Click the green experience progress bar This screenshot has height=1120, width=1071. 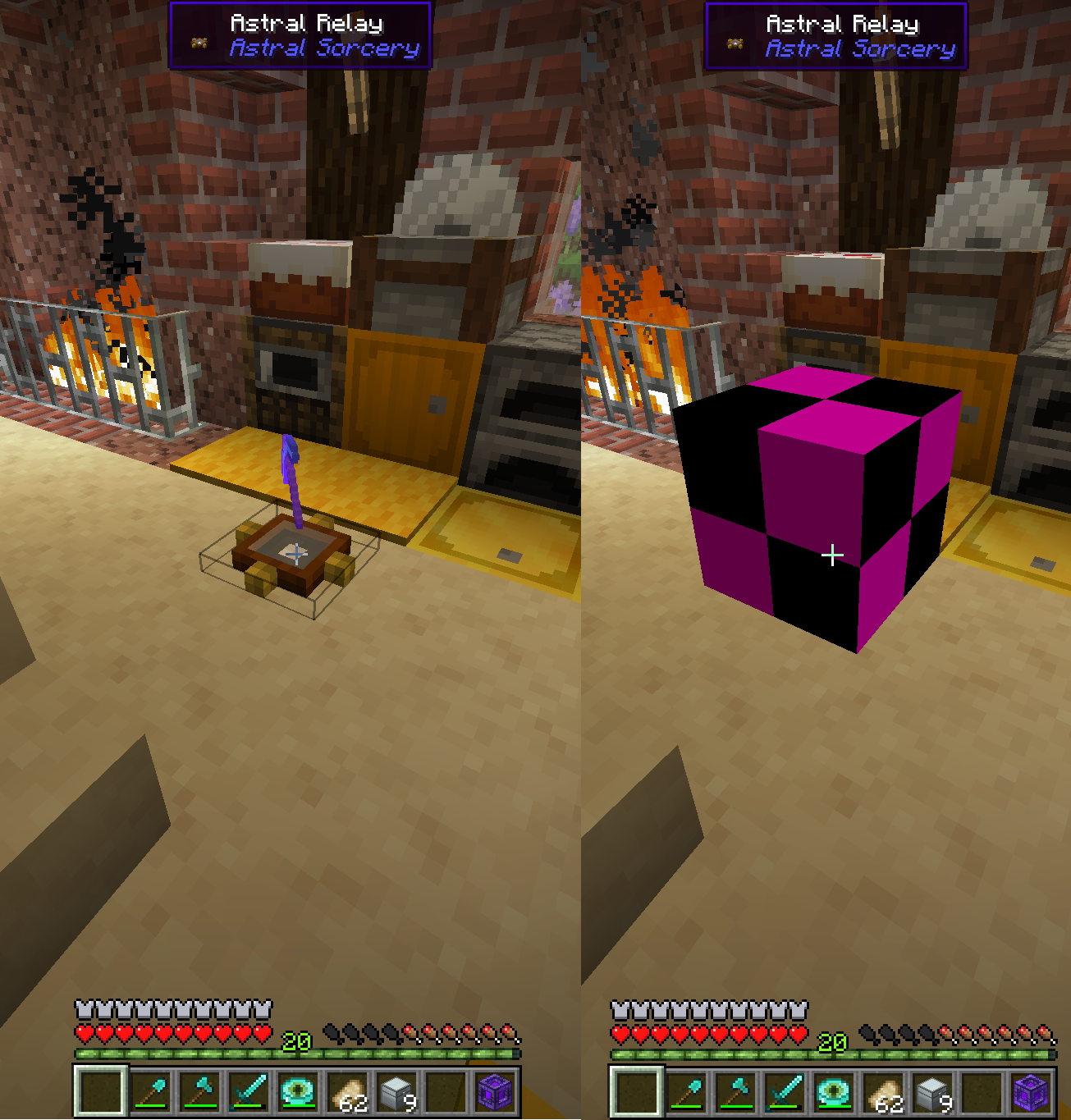(205, 1052)
